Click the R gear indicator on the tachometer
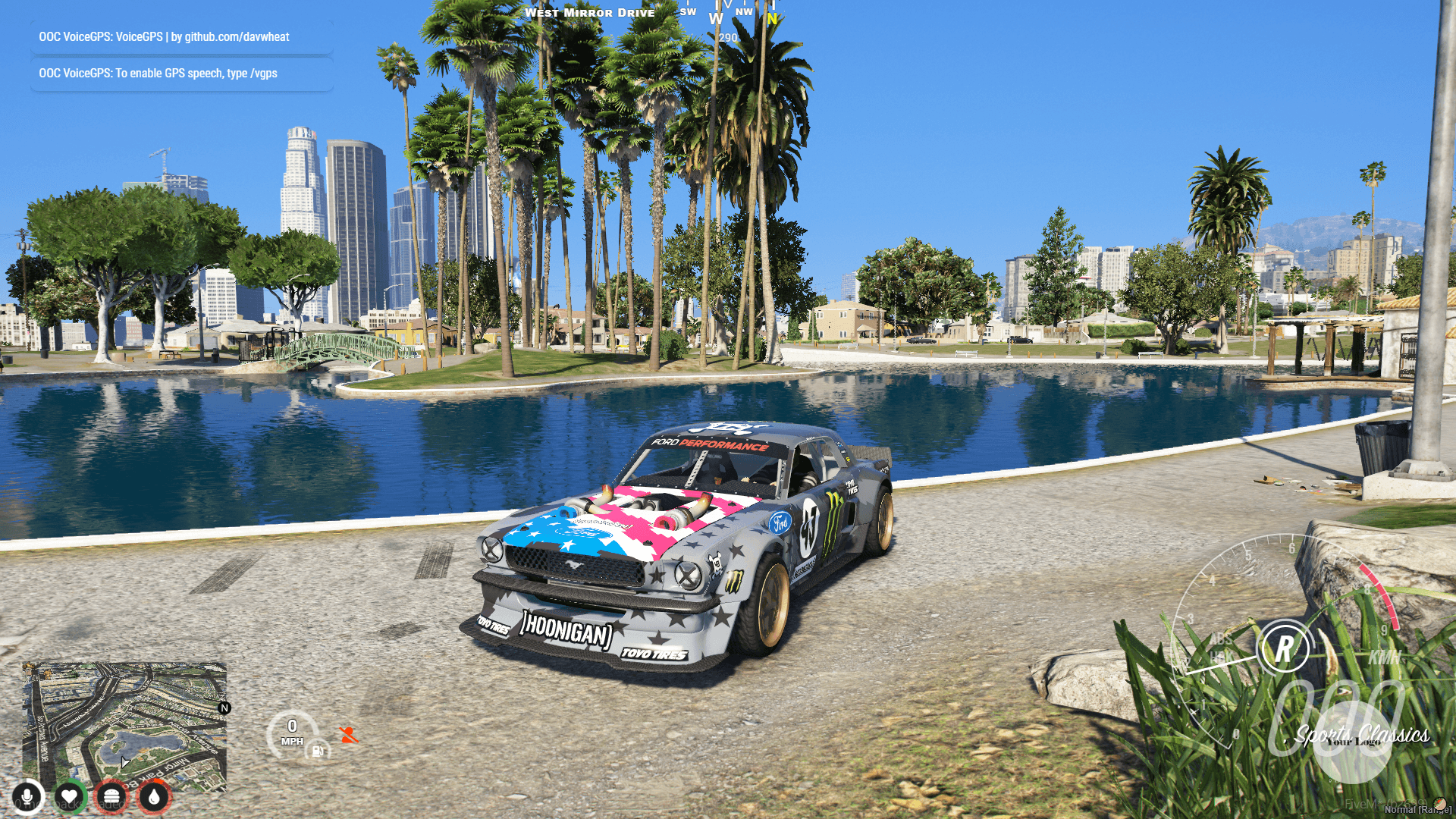The width and height of the screenshot is (1456, 819). [x=1284, y=648]
